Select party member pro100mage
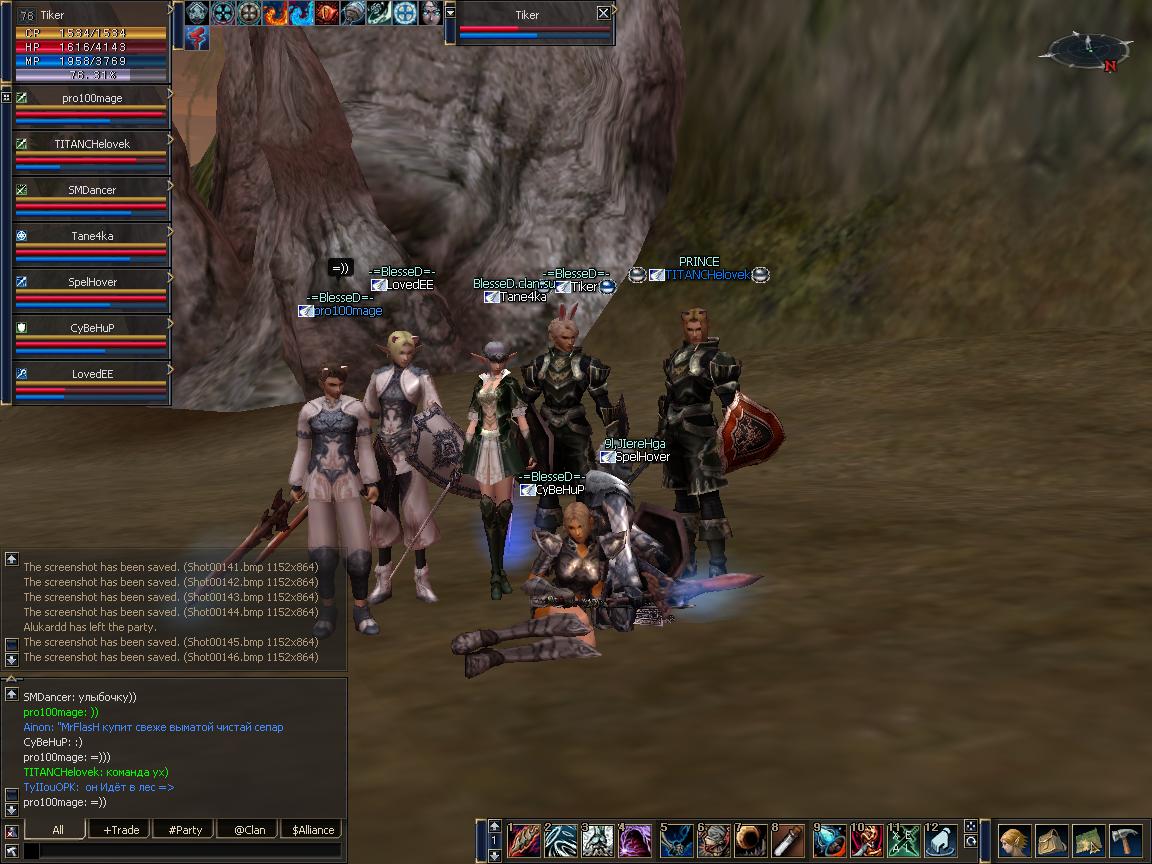 coord(91,99)
